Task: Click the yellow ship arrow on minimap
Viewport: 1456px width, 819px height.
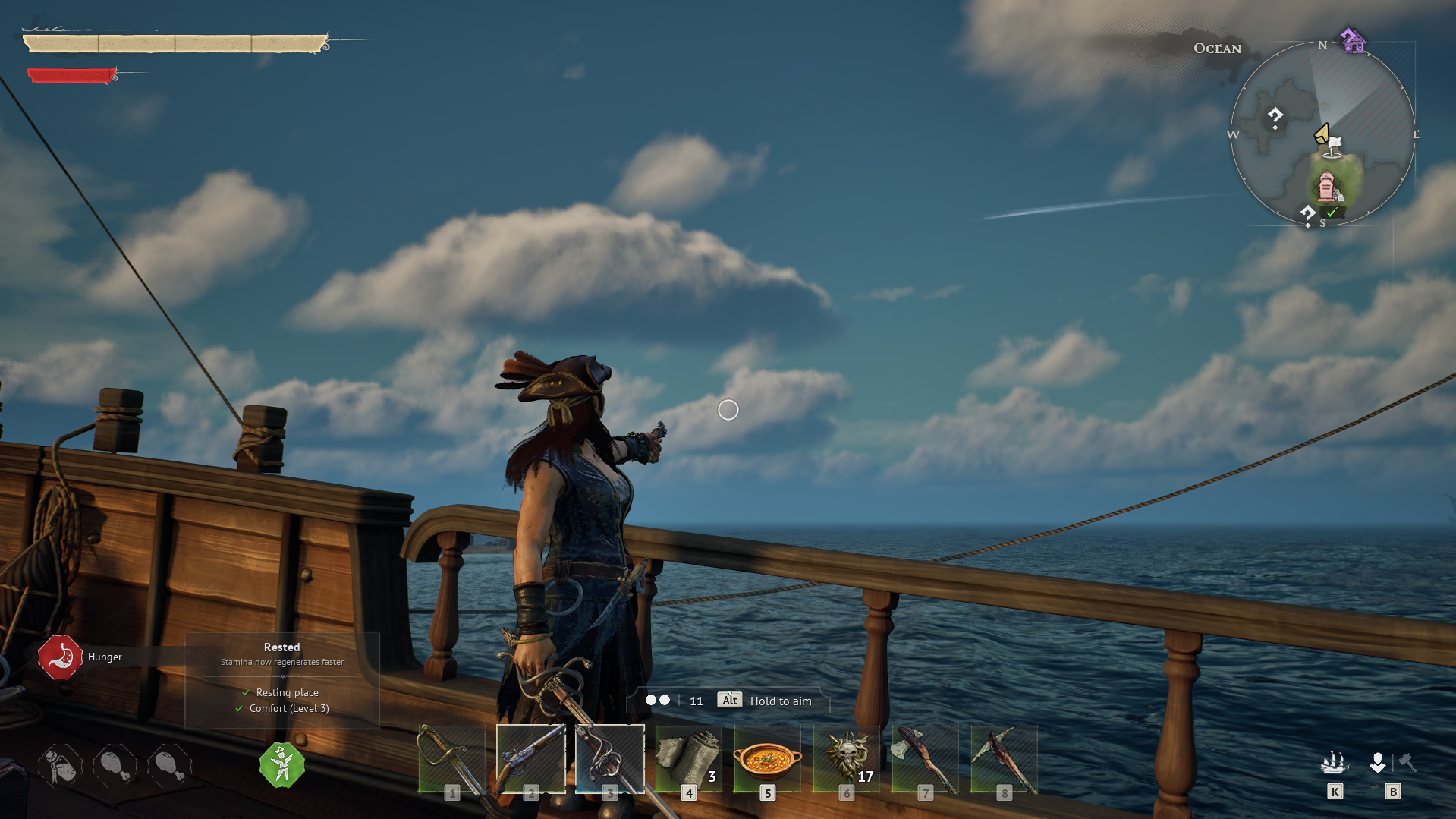Action: coord(1322,134)
